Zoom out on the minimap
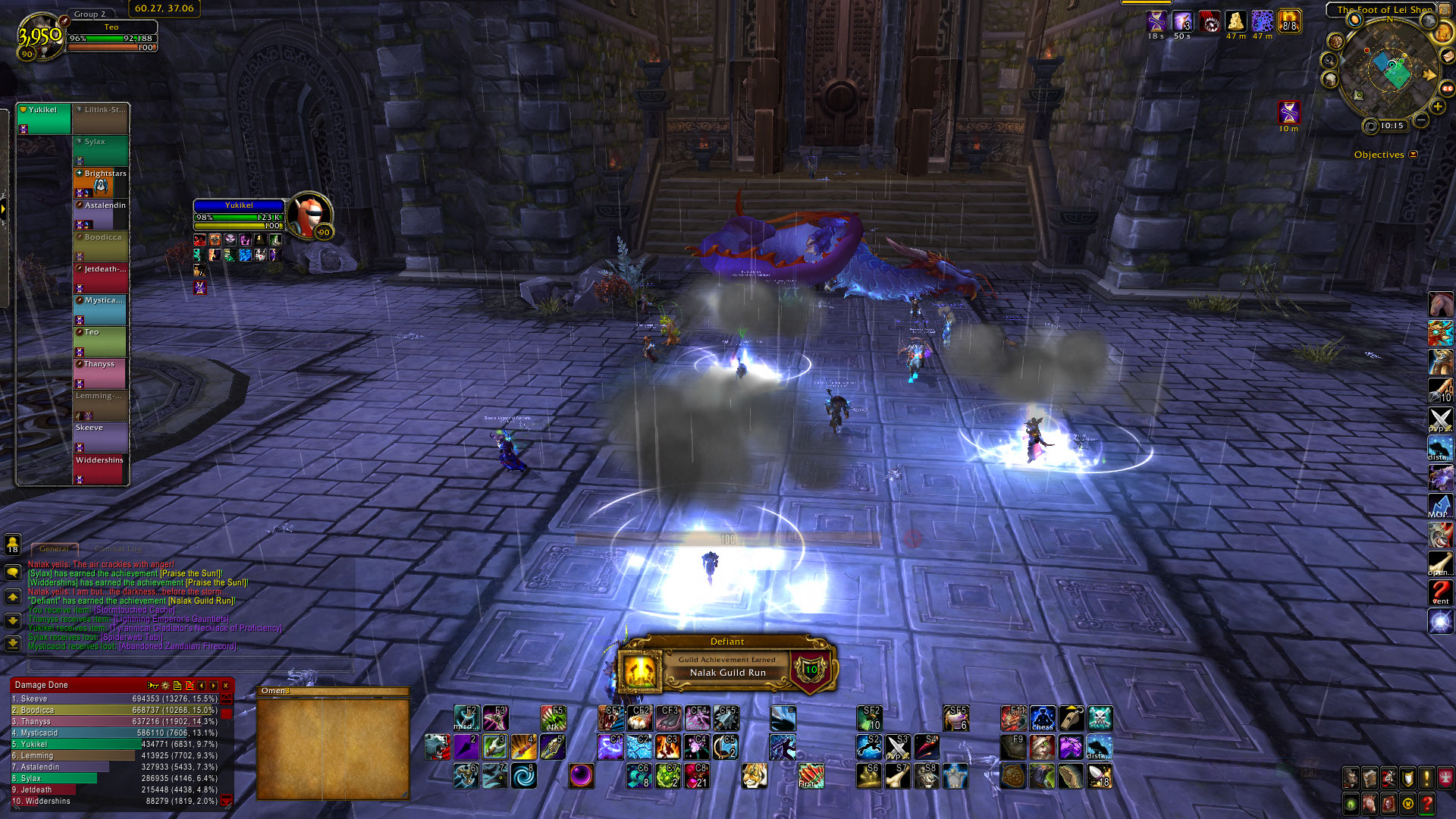This screenshot has height=819, width=1456. [x=1421, y=121]
